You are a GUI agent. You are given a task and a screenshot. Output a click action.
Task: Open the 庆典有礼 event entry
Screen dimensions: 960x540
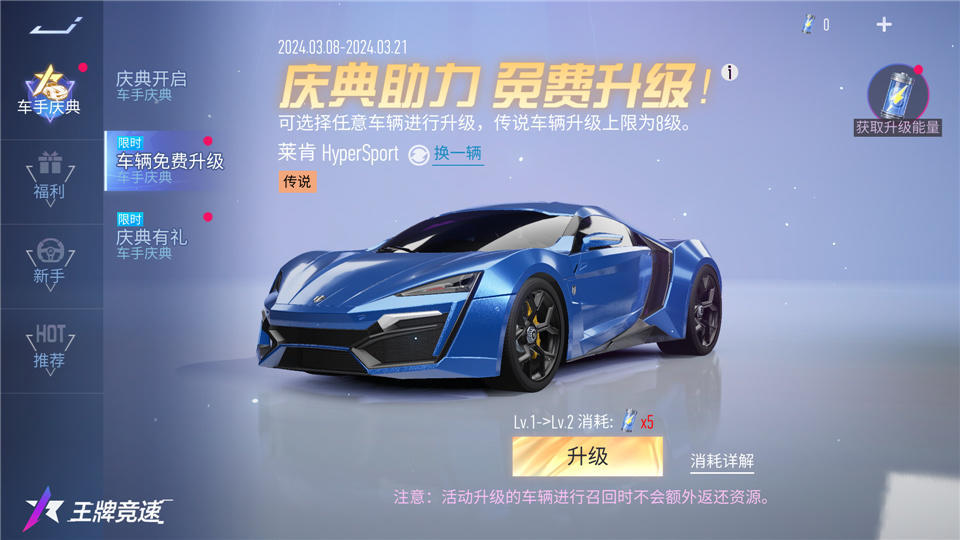click(x=152, y=240)
